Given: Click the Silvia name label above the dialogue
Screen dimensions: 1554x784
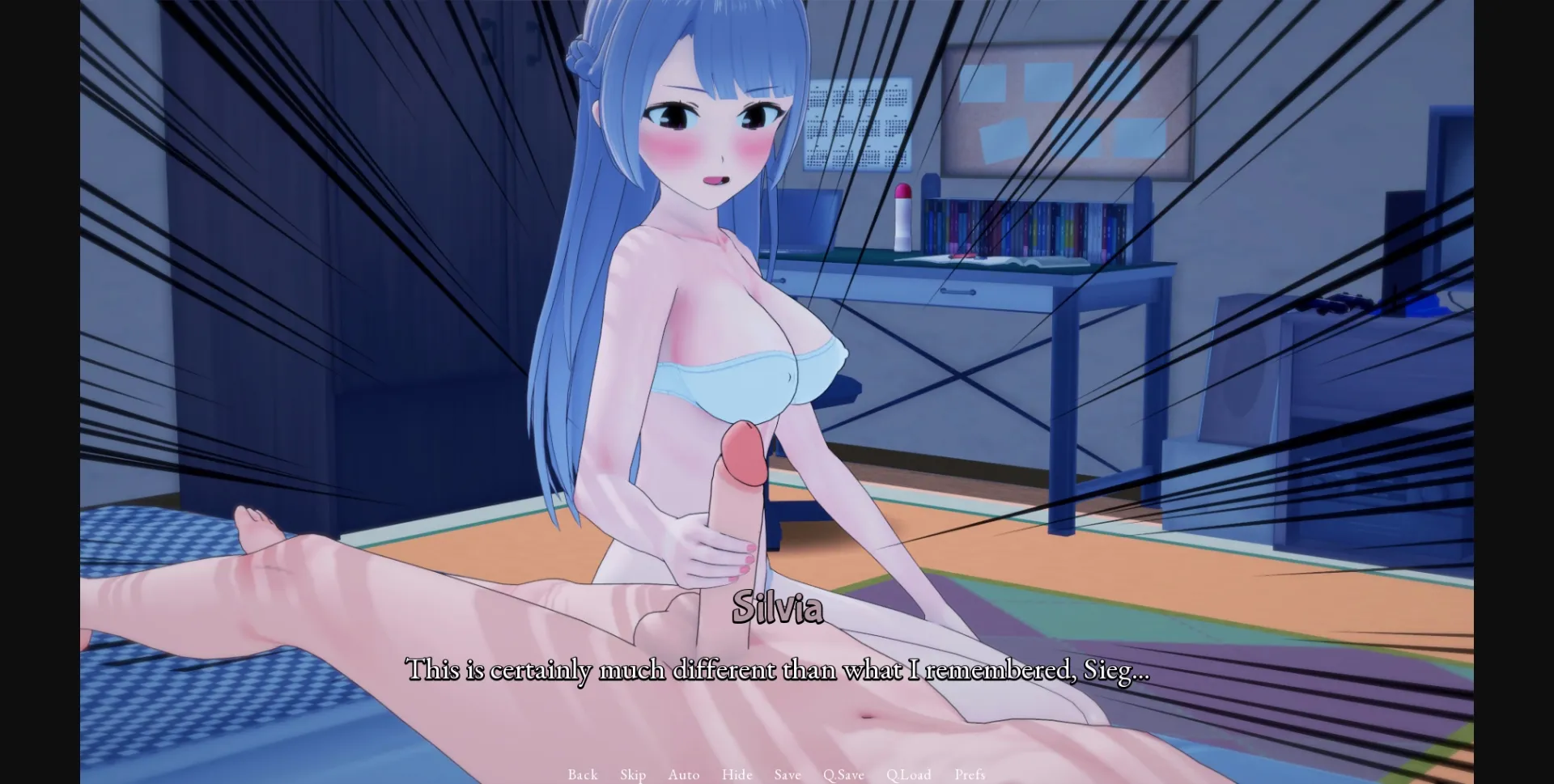Looking at the screenshot, I should pyautogui.click(x=779, y=609).
